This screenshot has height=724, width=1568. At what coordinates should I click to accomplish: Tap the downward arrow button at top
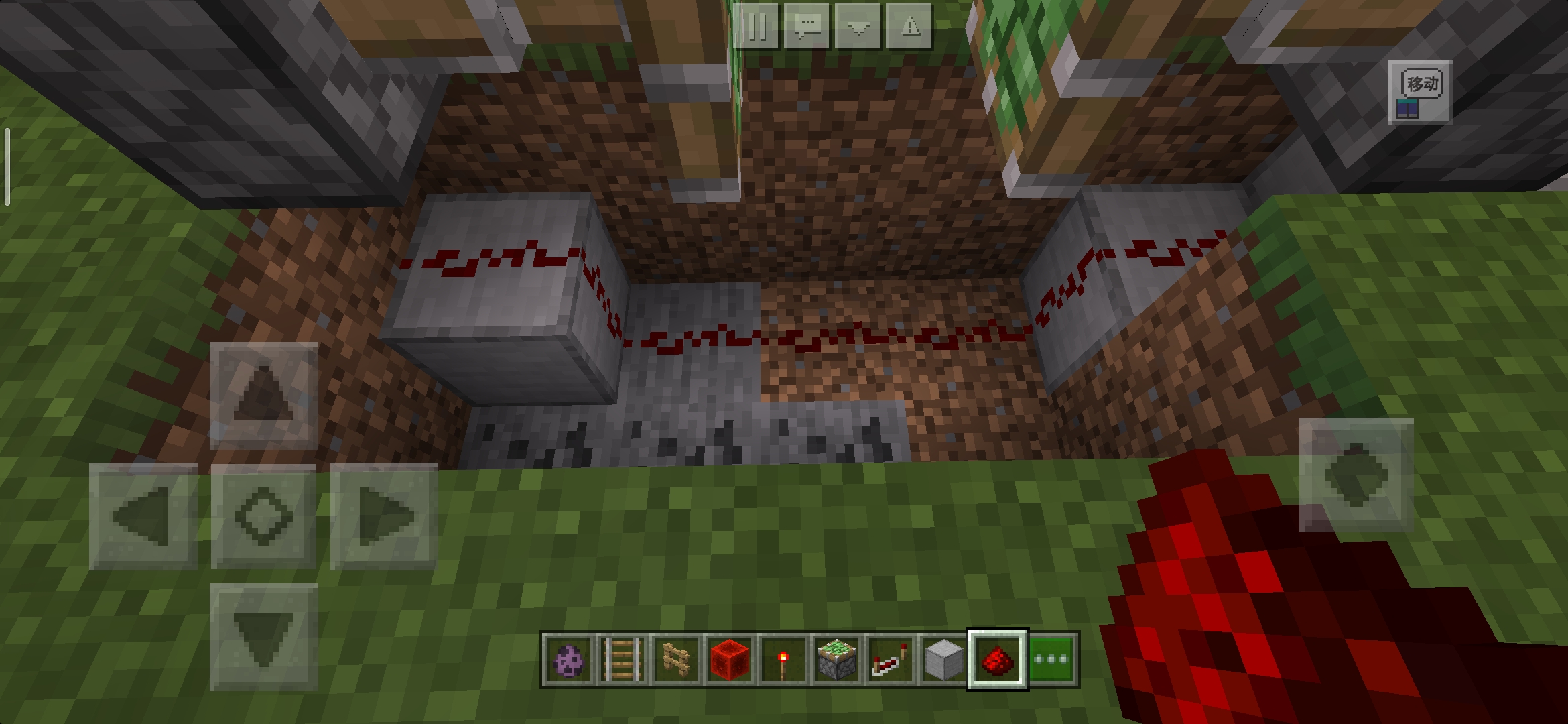pos(858,27)
